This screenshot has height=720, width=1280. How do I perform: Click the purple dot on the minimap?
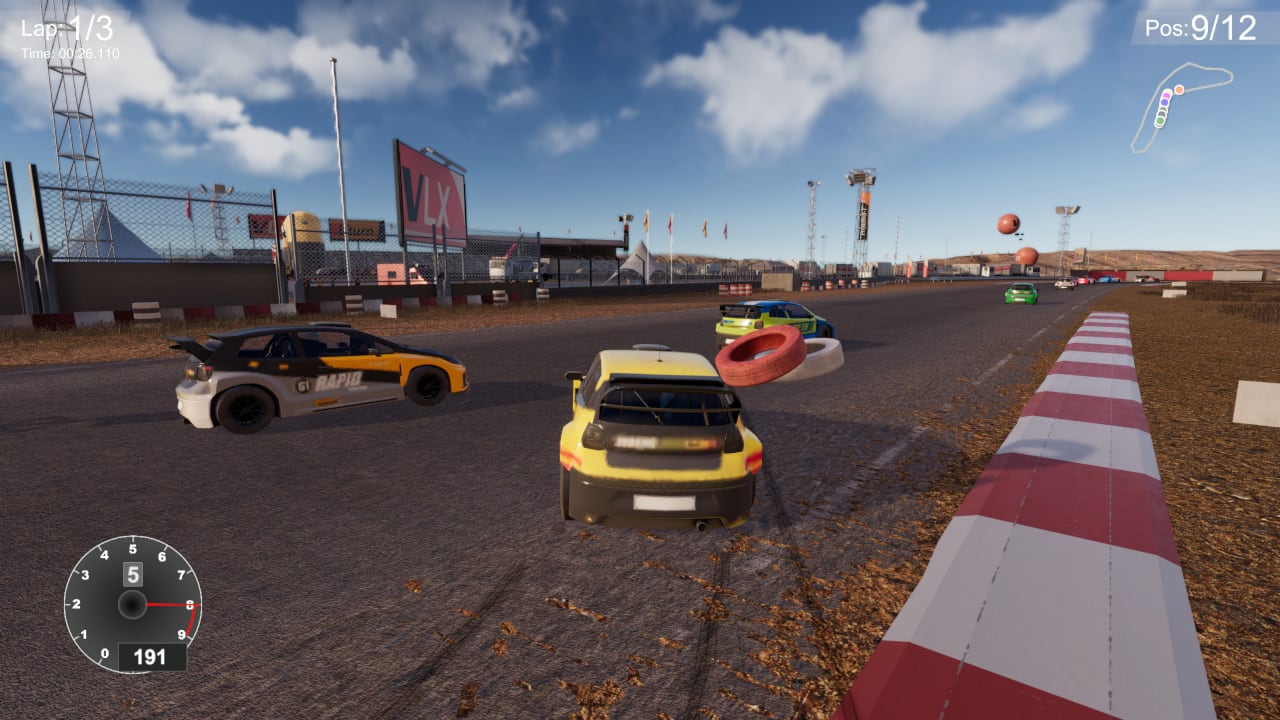[x=1165, y=102]
